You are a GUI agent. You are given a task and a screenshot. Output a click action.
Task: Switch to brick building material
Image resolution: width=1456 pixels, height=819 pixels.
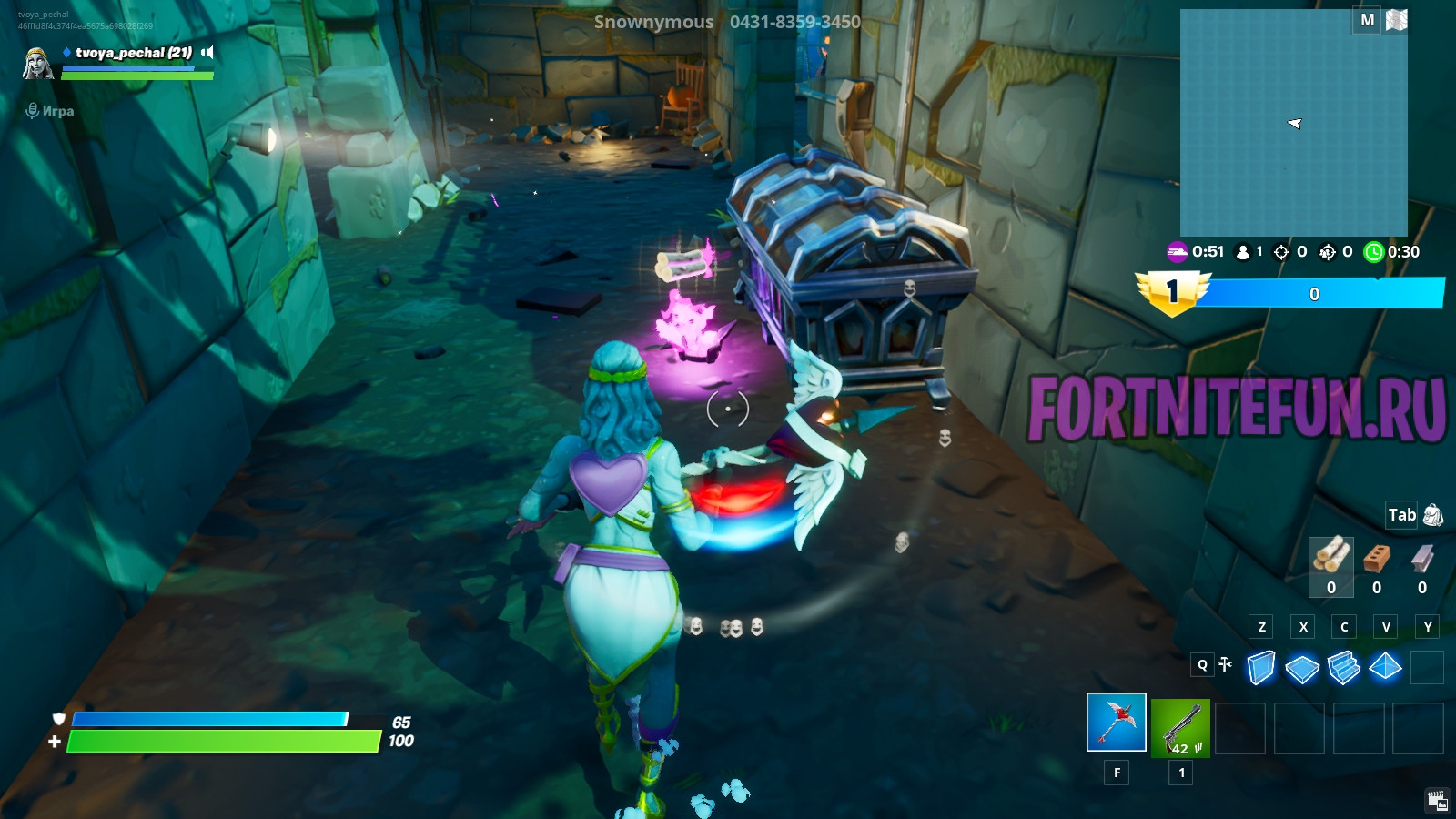click(x=1377, y=557)
